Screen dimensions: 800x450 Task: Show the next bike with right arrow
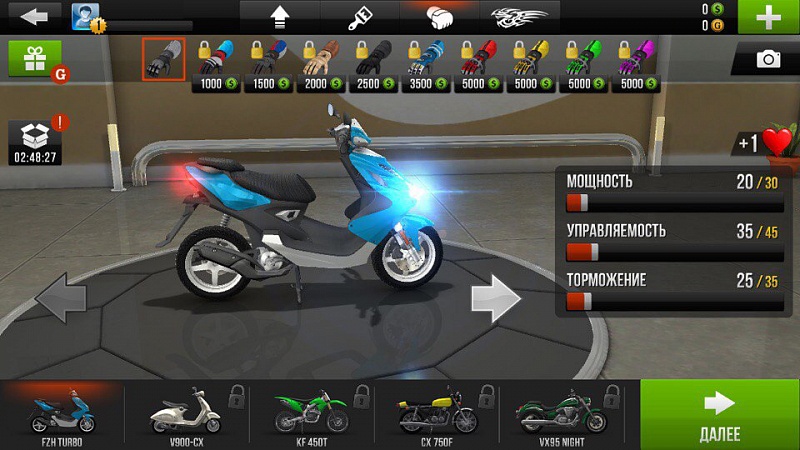(496, 297)
